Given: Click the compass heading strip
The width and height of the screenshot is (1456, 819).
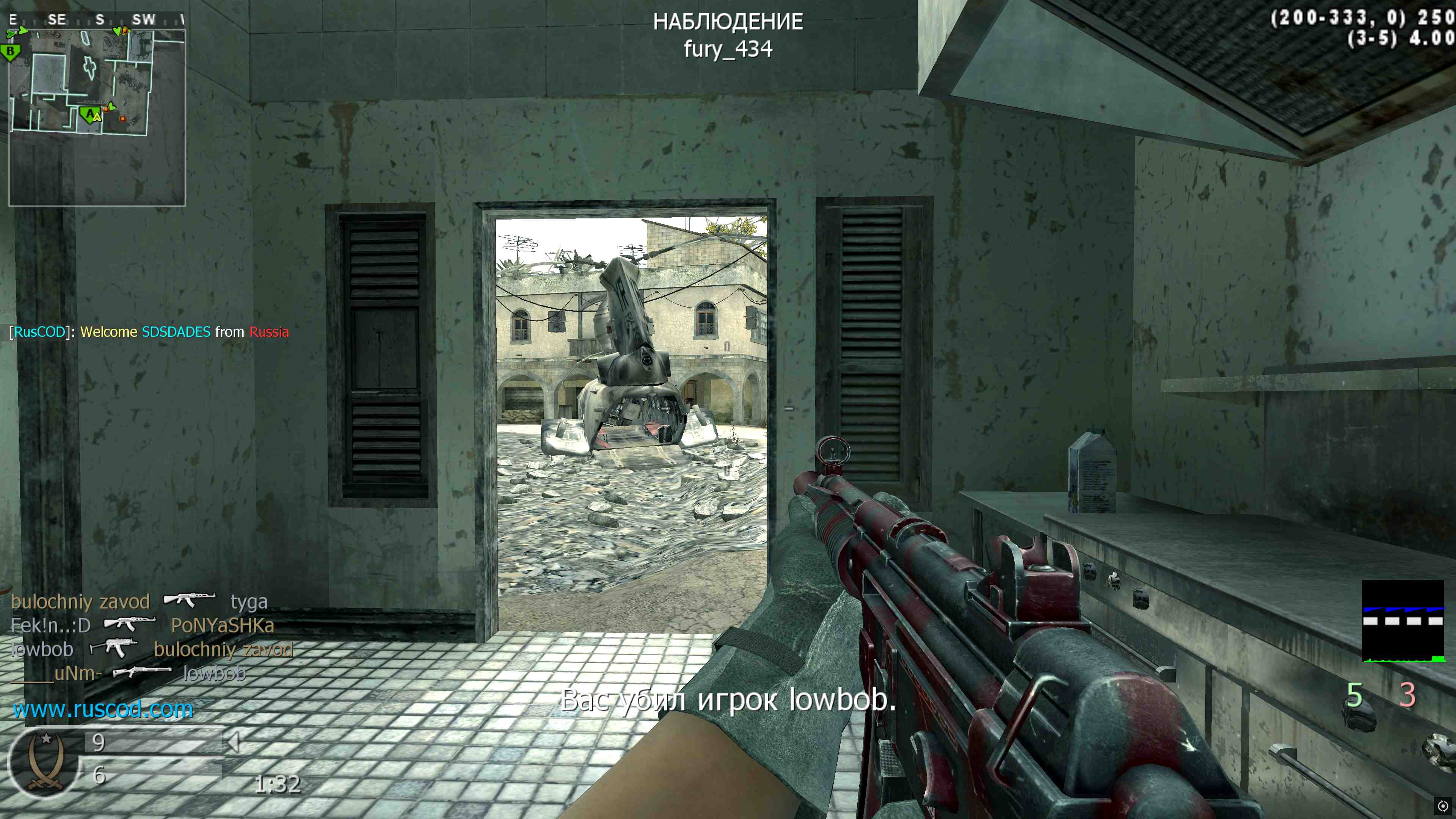Looking at the screenshot, I should 97,20.
